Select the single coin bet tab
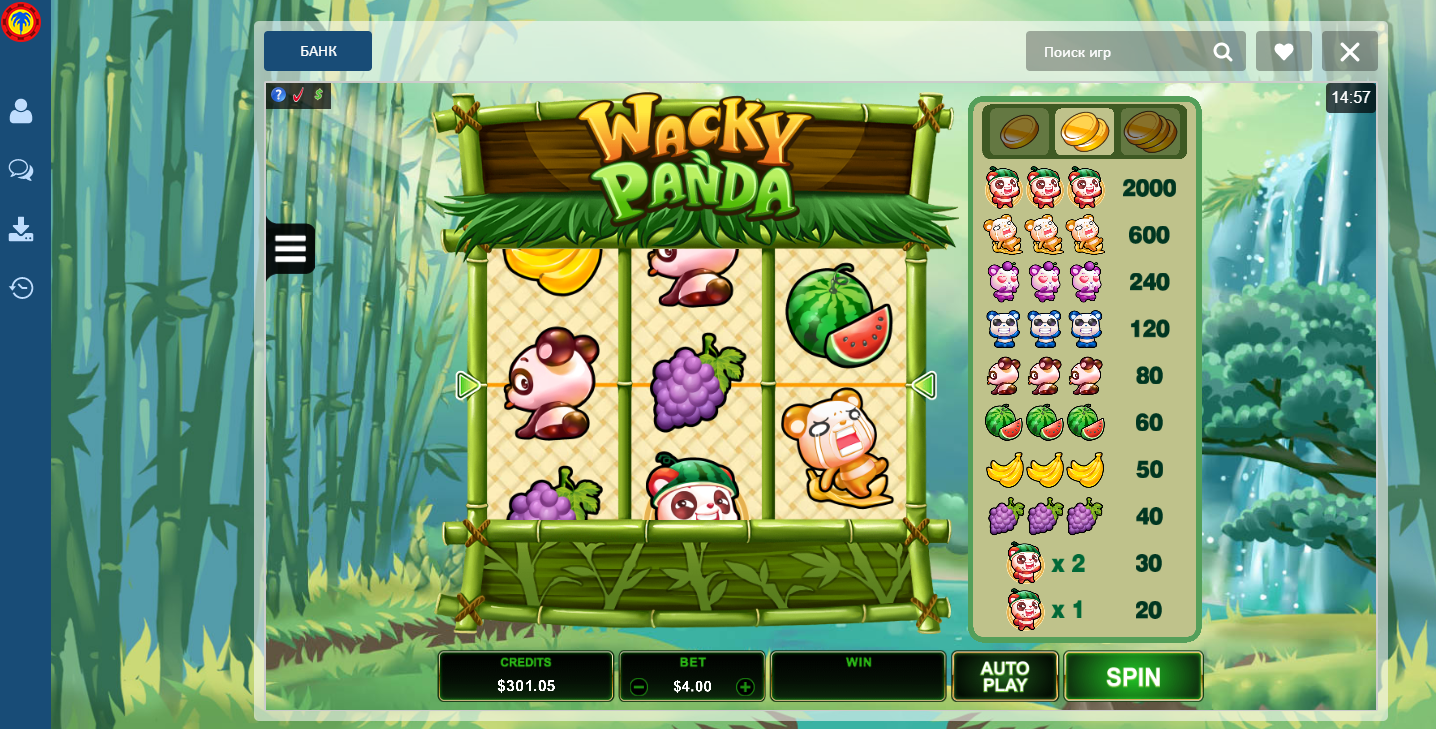1436x729 pixels. pos(1019,131)
